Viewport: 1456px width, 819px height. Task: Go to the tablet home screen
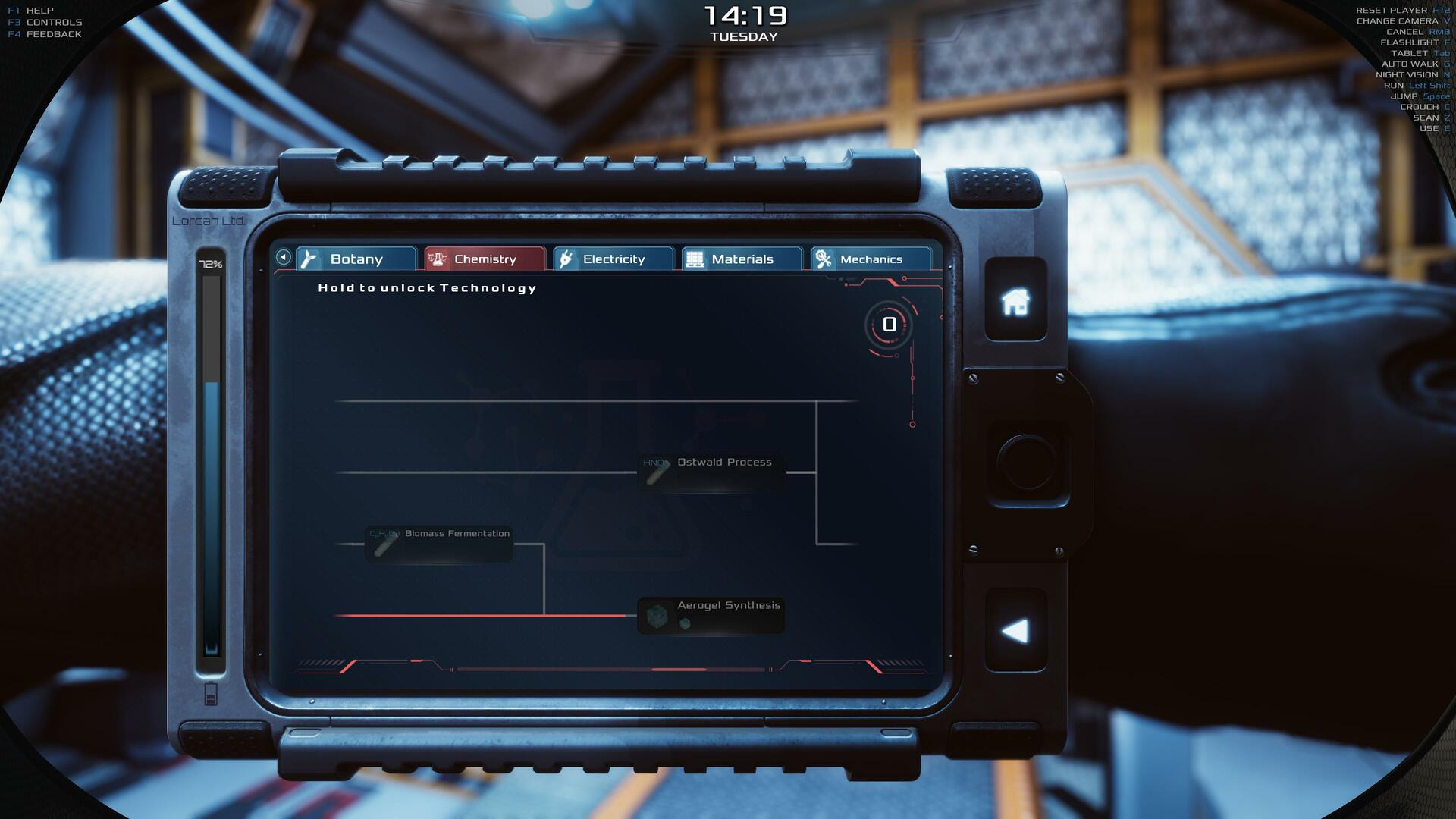coord(1015,301)
